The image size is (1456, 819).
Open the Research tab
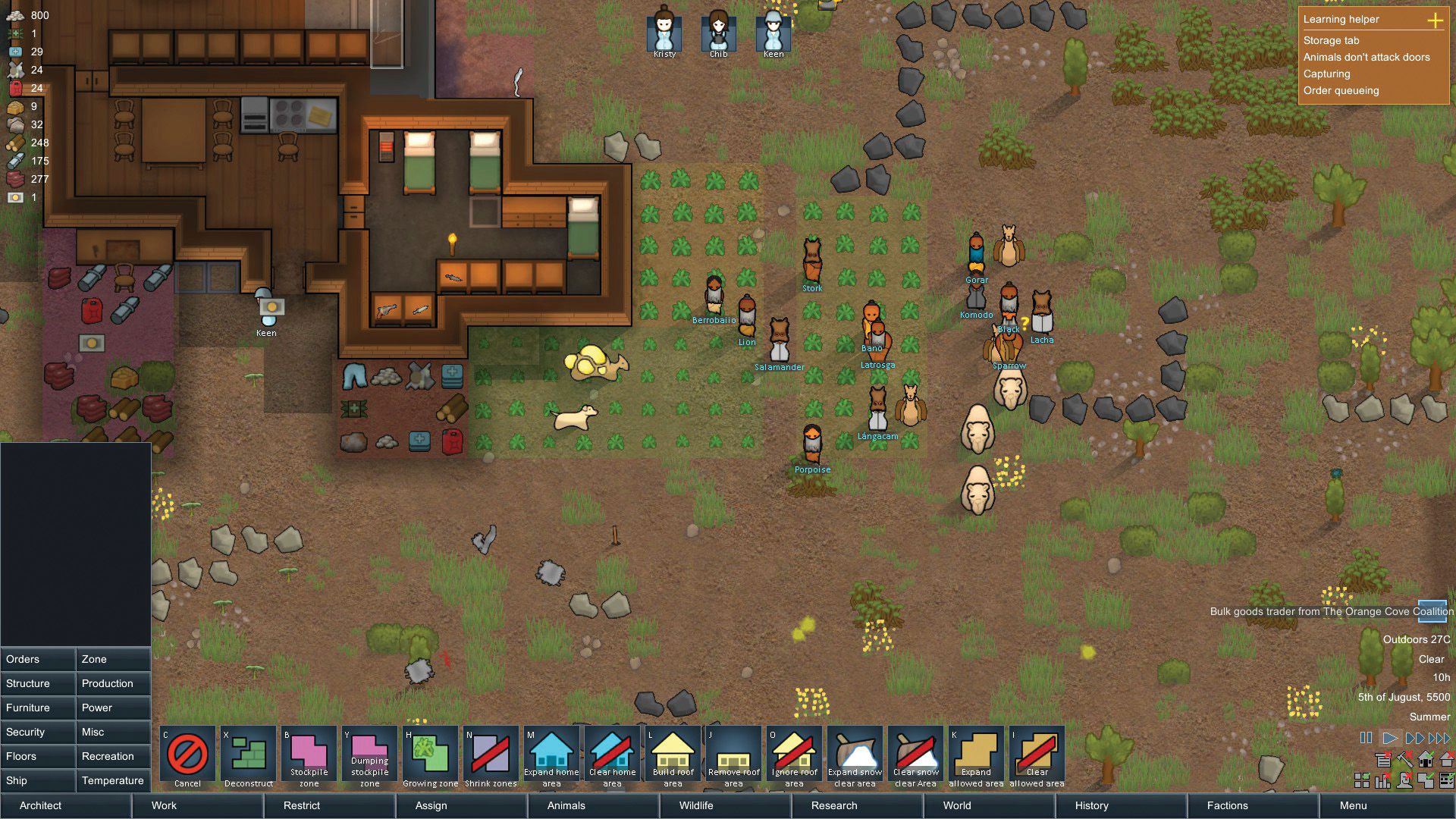pyautogui.click(x=835, y=805)
